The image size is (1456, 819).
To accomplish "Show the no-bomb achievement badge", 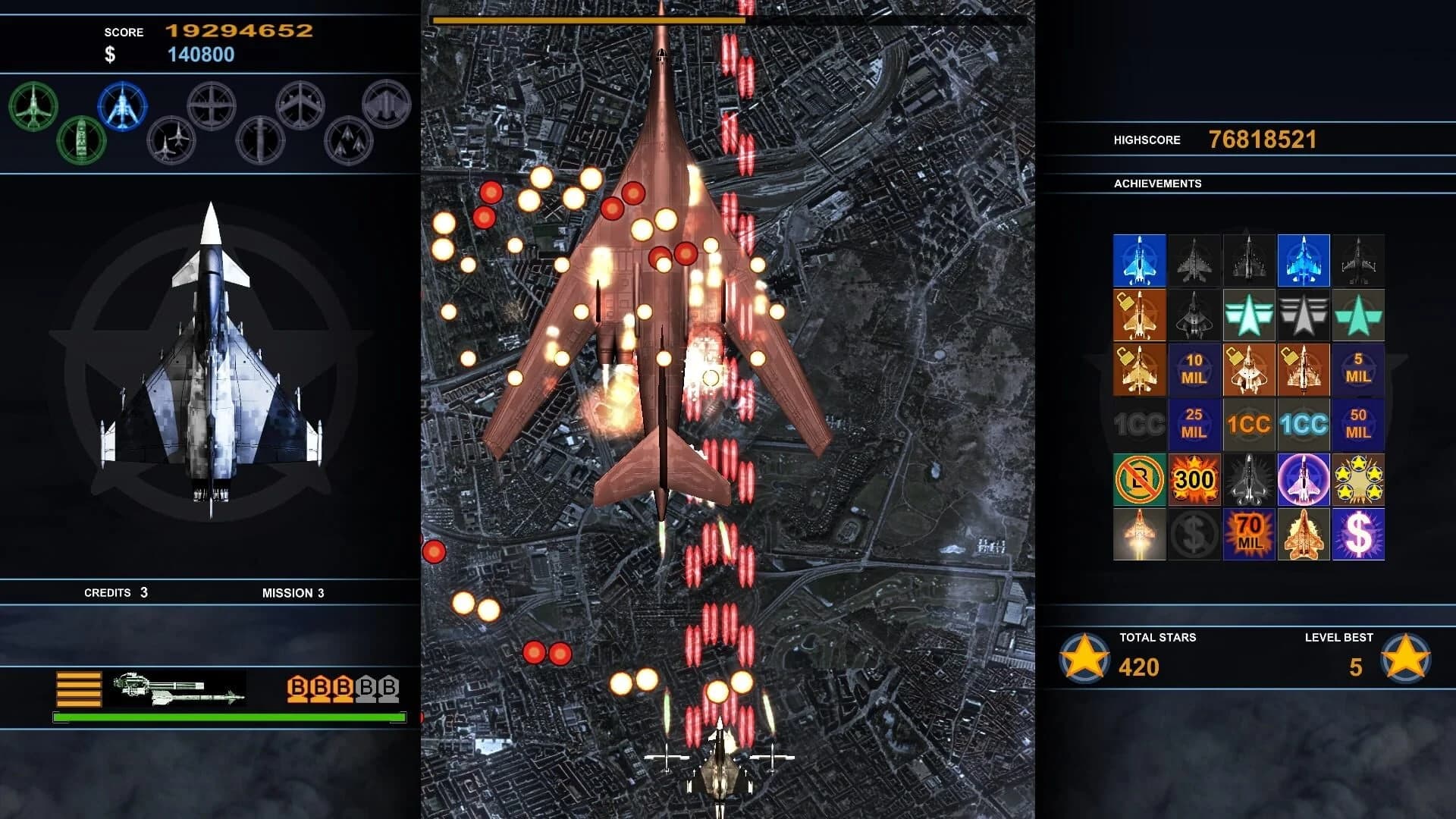I will point(1139,479).
